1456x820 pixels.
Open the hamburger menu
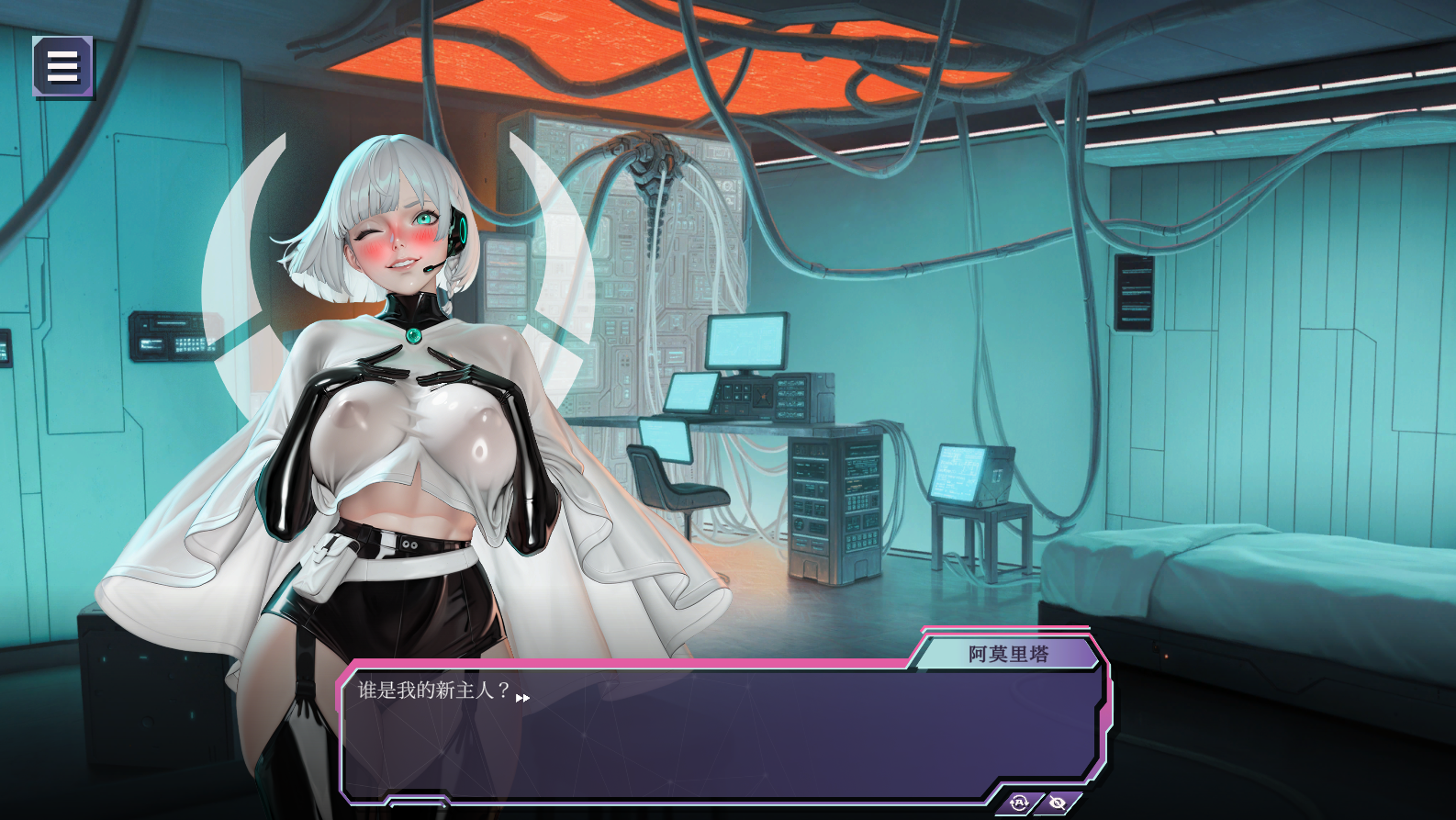coord(62,66)
